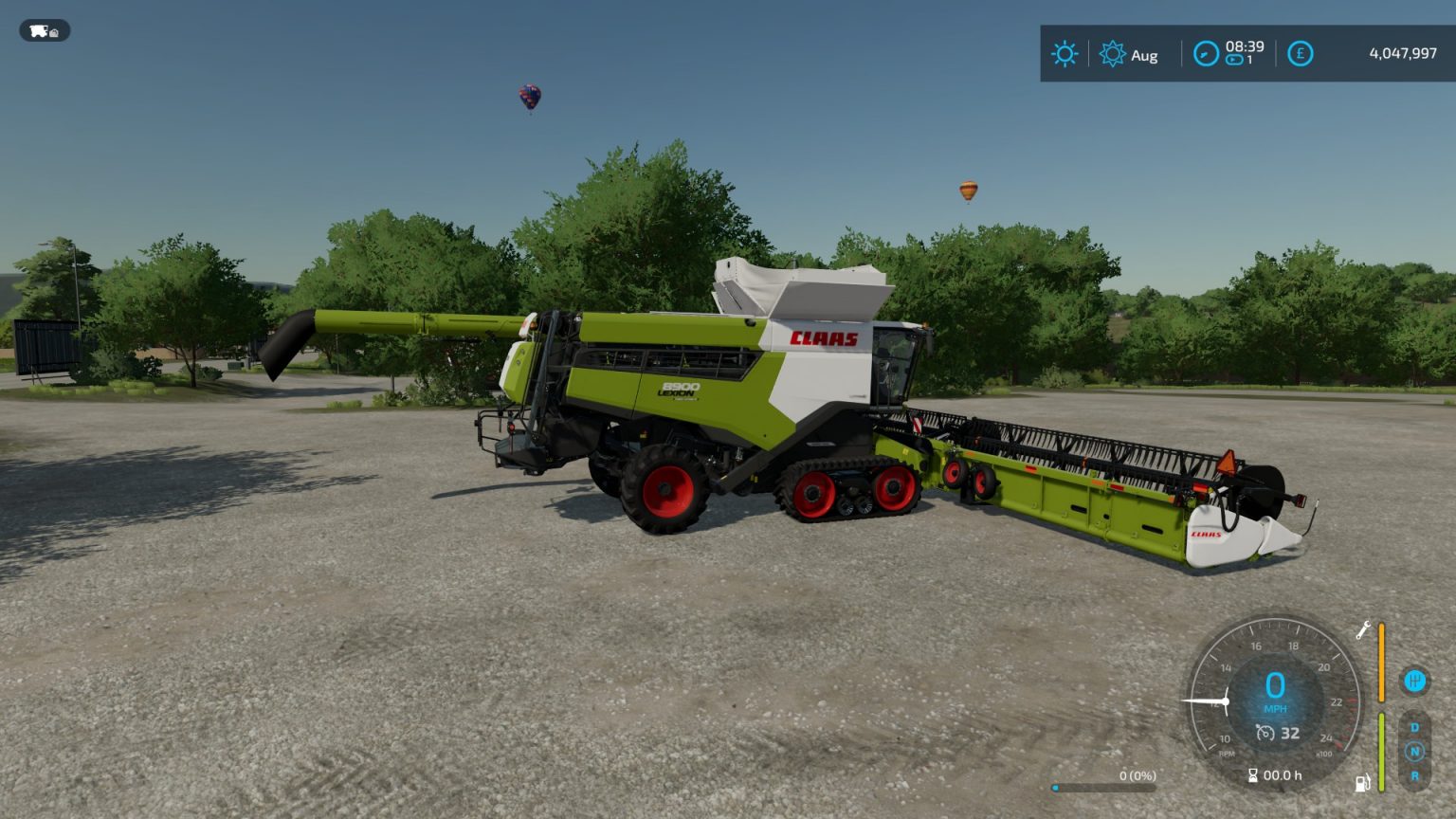The height and width of the screenshot is (819, 1456).
Task: Click the clock timescale icon
Action: point(1204,54)
